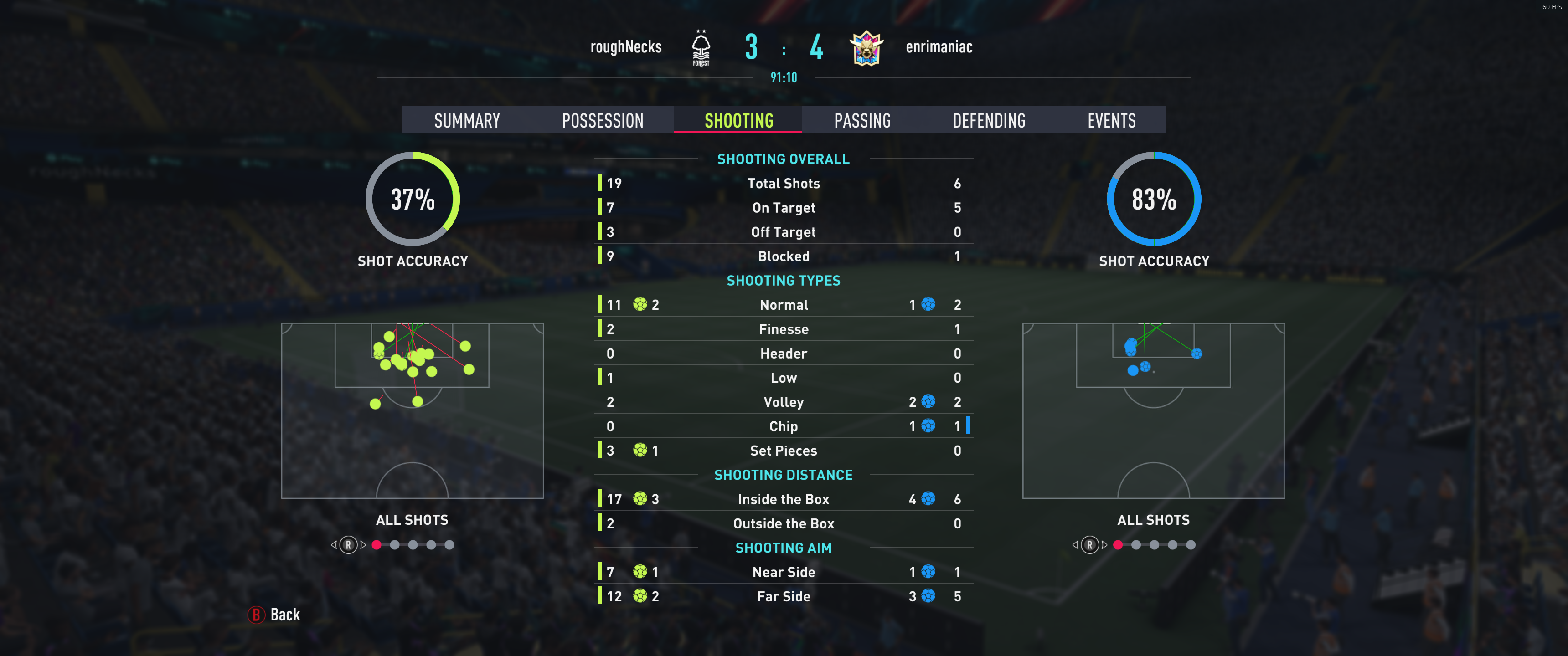Click the Back button label

(x=284, y=615)
